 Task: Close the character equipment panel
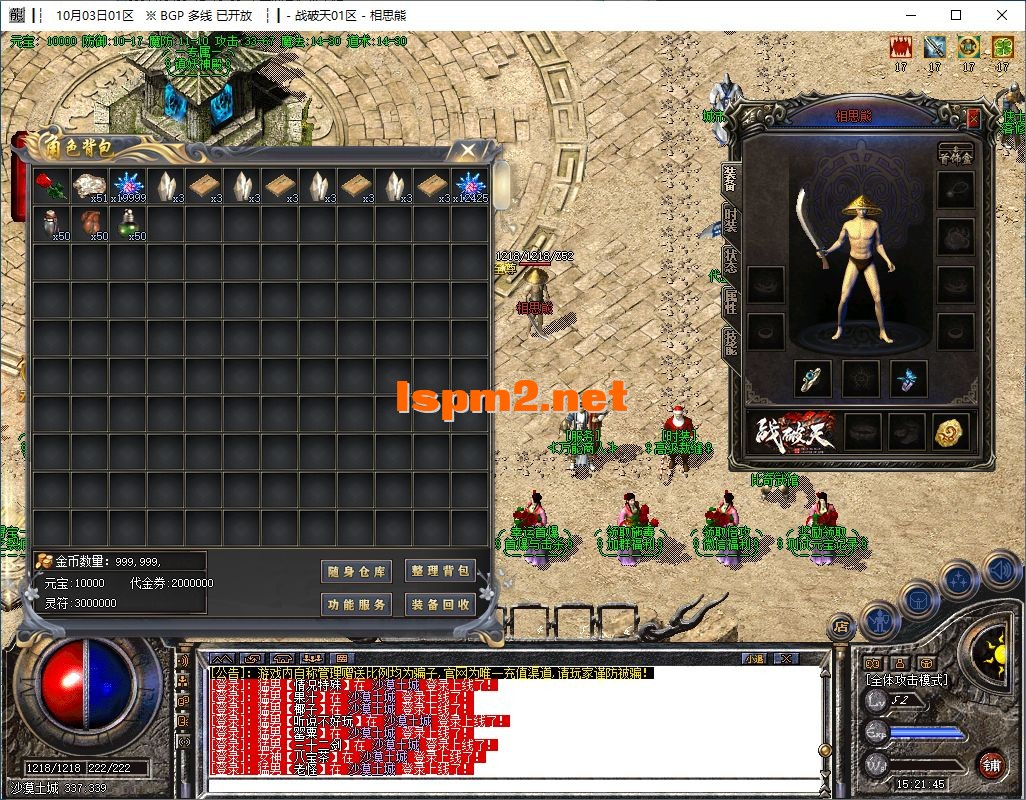pos(974,118)
